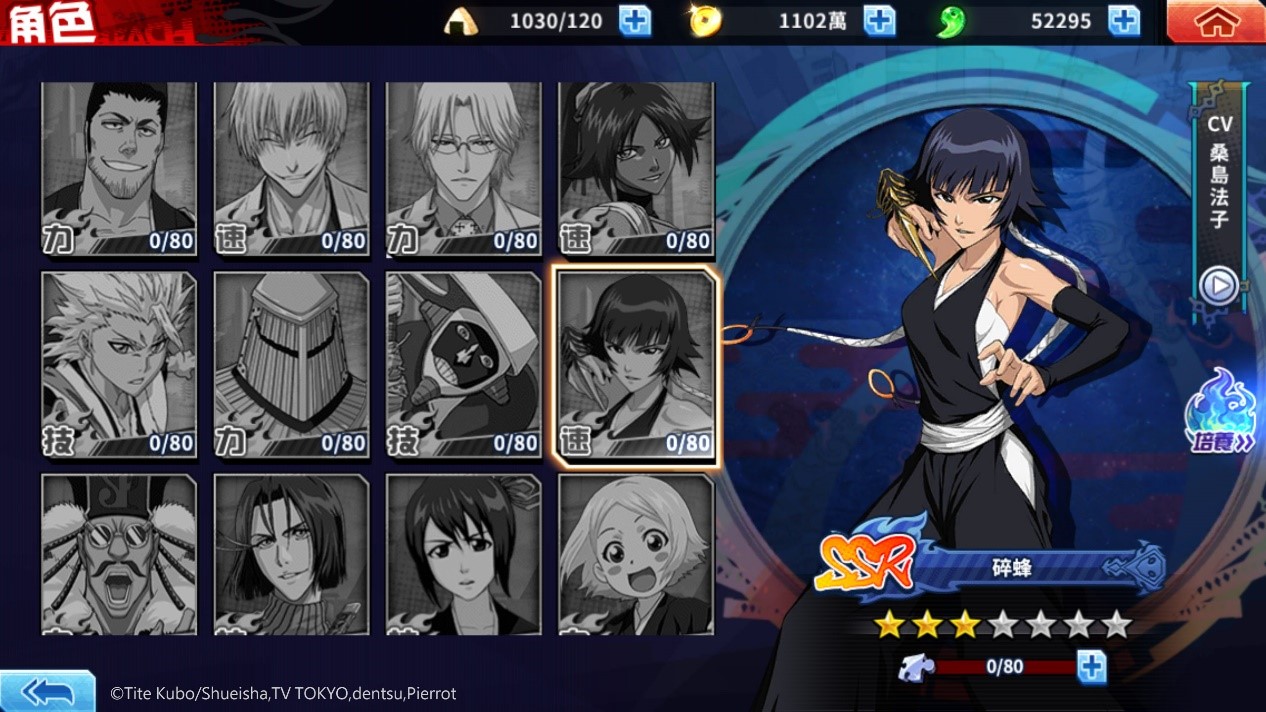Return to the home screen
This screenshot has width=1266, height=712.
tap(1215, 22)
